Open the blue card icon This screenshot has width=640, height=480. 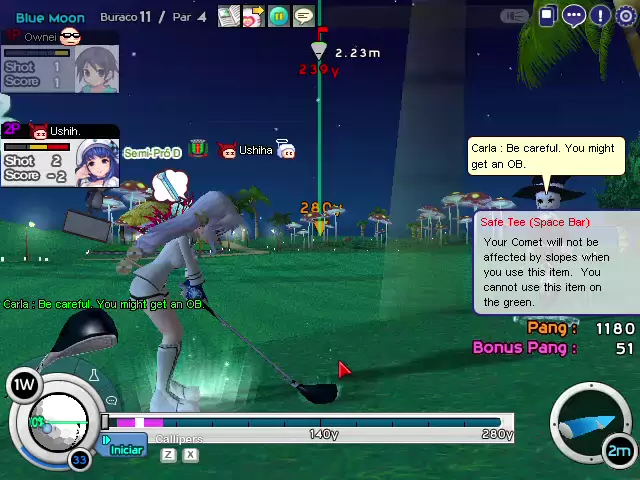(x=548, y=15)
